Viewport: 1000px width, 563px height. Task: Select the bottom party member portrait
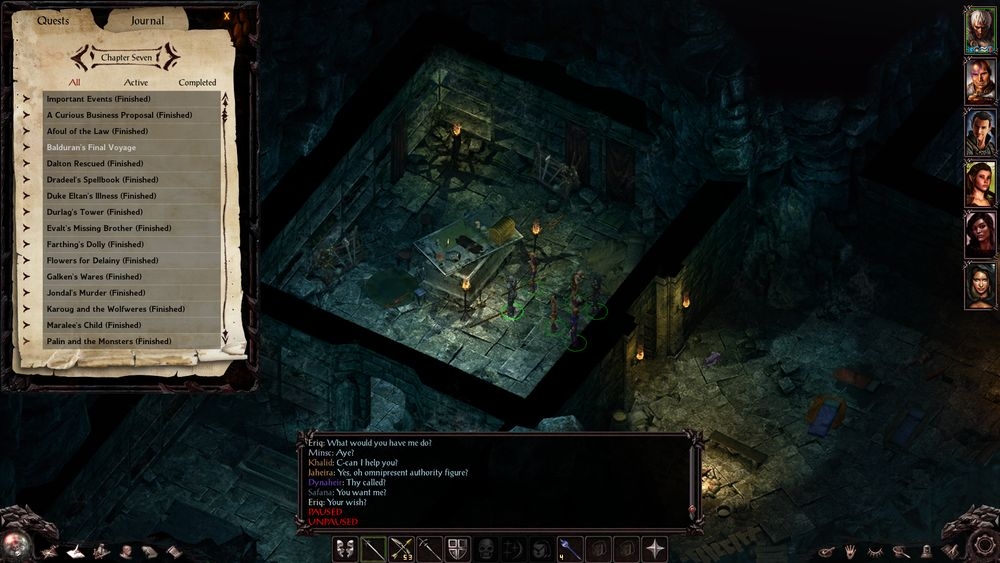979,286
